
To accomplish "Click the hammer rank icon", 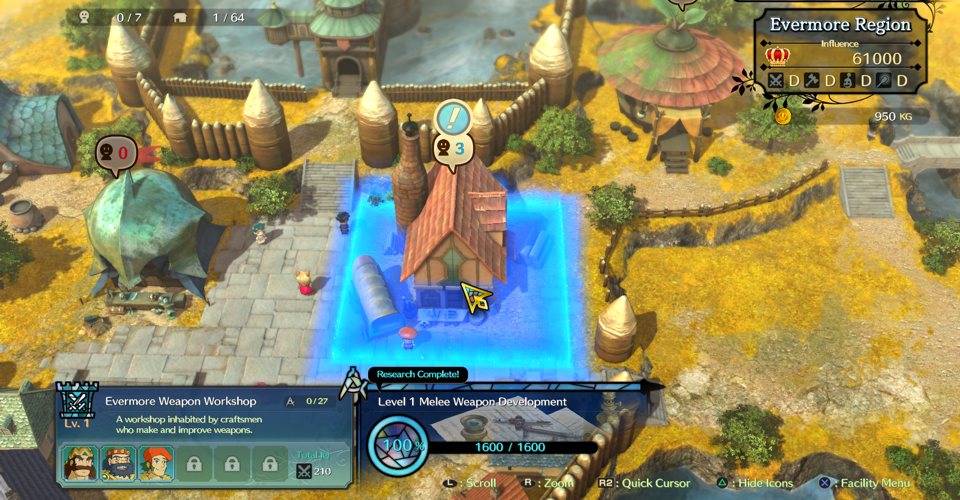I will point(812,80).
